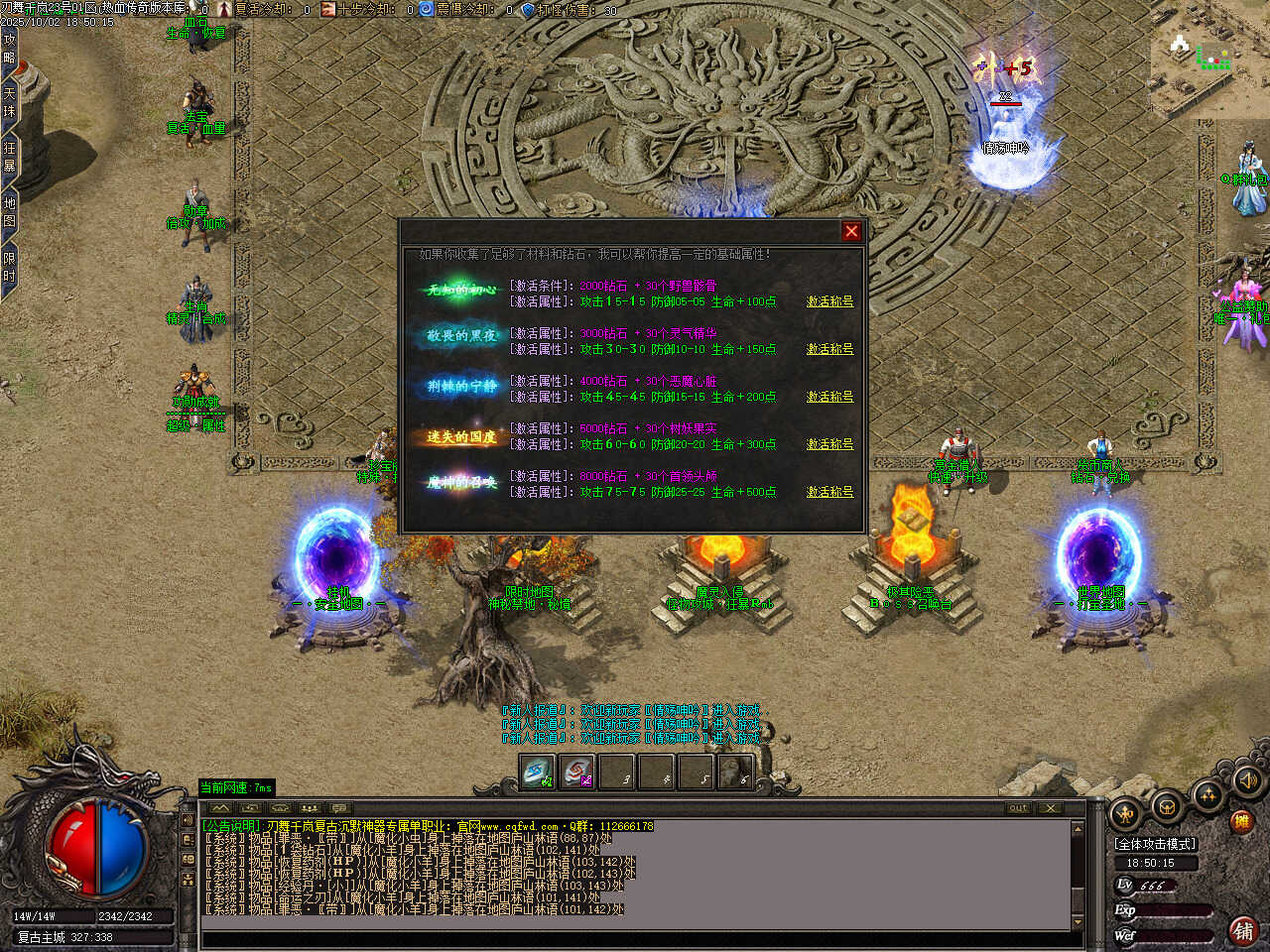Open the 攻略 side tab
Image resolution: width=1270 pixels, height=952 pixels.
point(9,50)
